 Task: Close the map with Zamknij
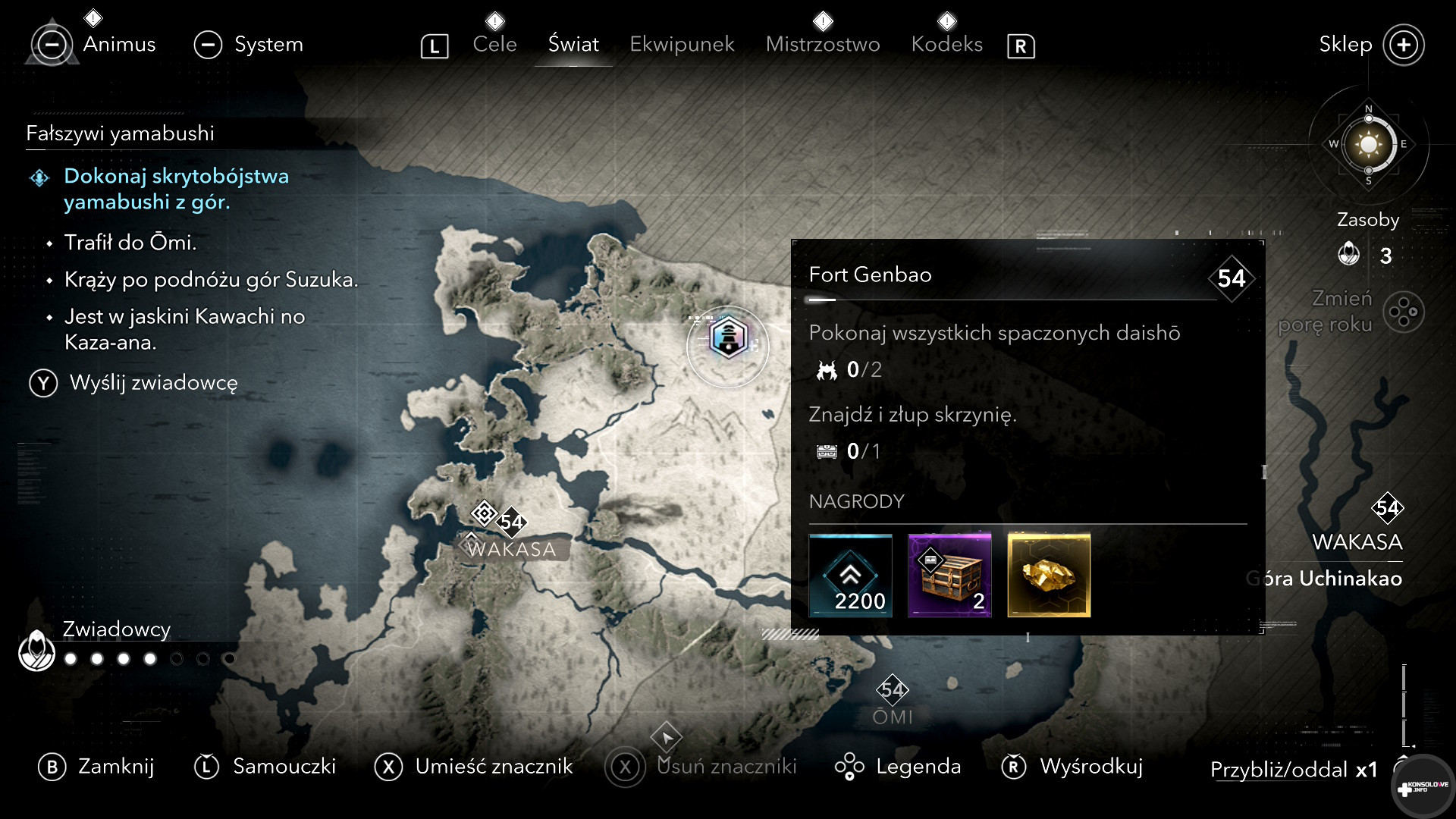coord(115,767)
